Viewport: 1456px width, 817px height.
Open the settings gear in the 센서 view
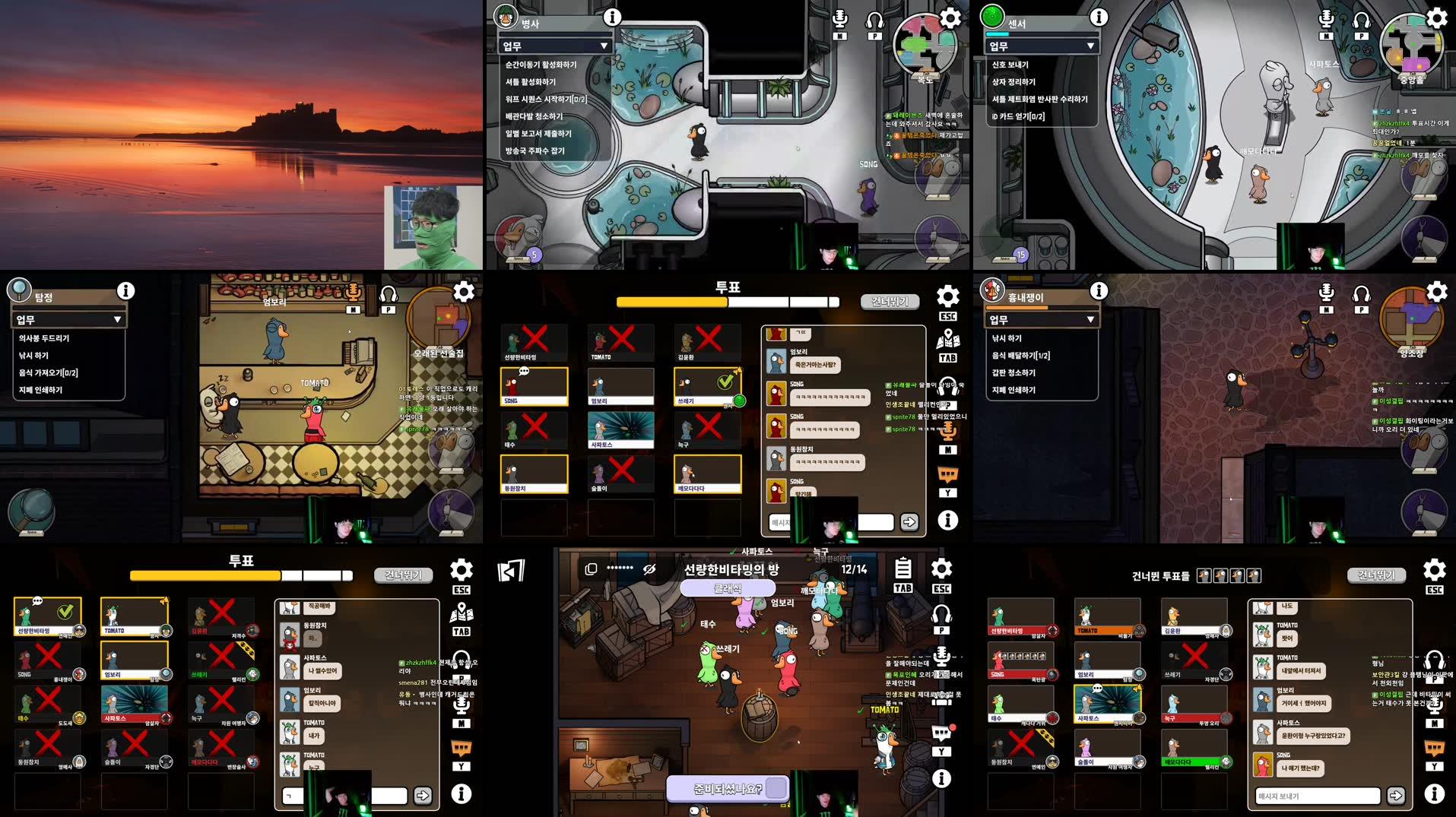[1435, 17]
